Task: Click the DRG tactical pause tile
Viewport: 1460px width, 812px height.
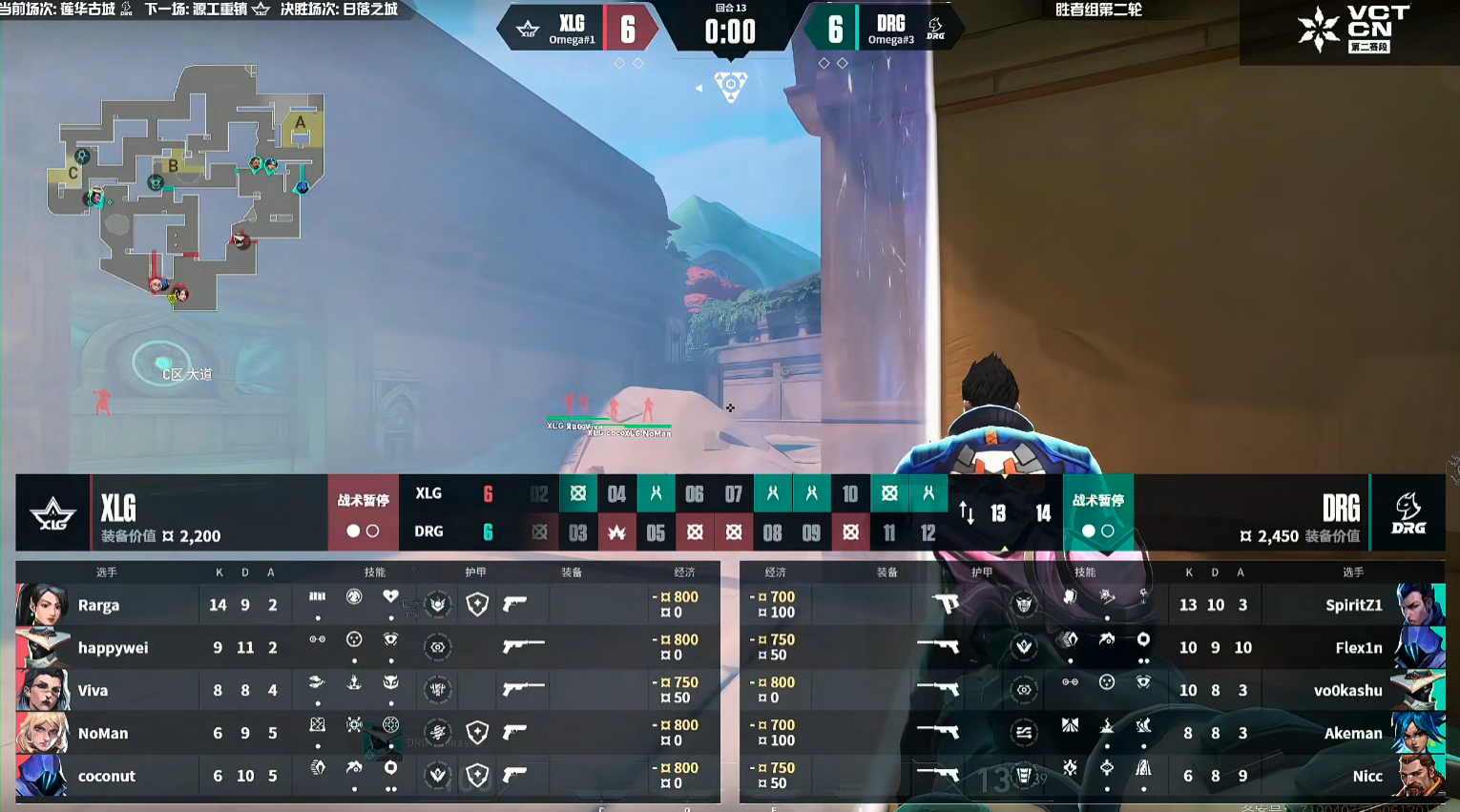Action: coord(1097,512)
